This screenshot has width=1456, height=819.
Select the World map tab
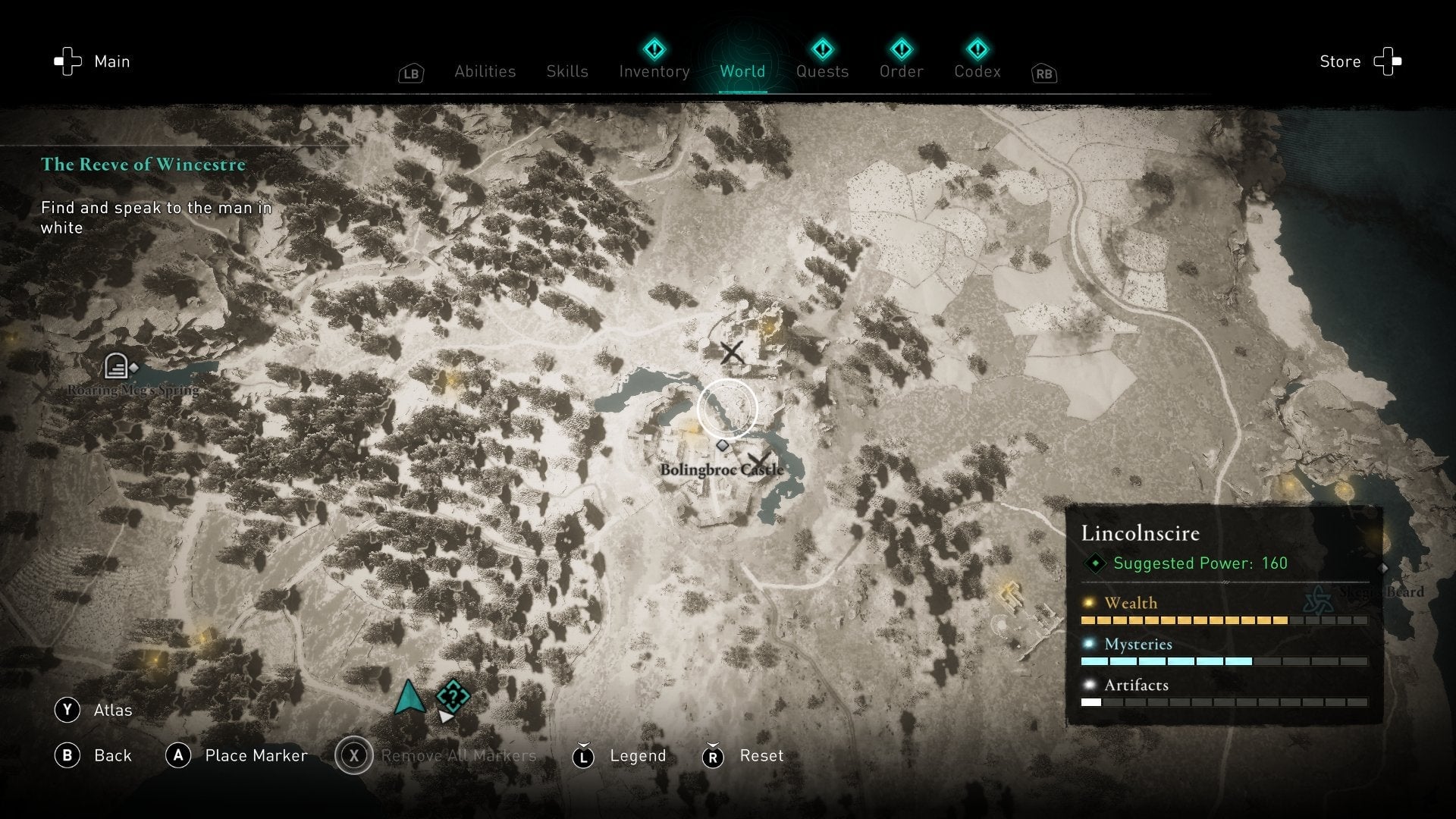[742, 71]
